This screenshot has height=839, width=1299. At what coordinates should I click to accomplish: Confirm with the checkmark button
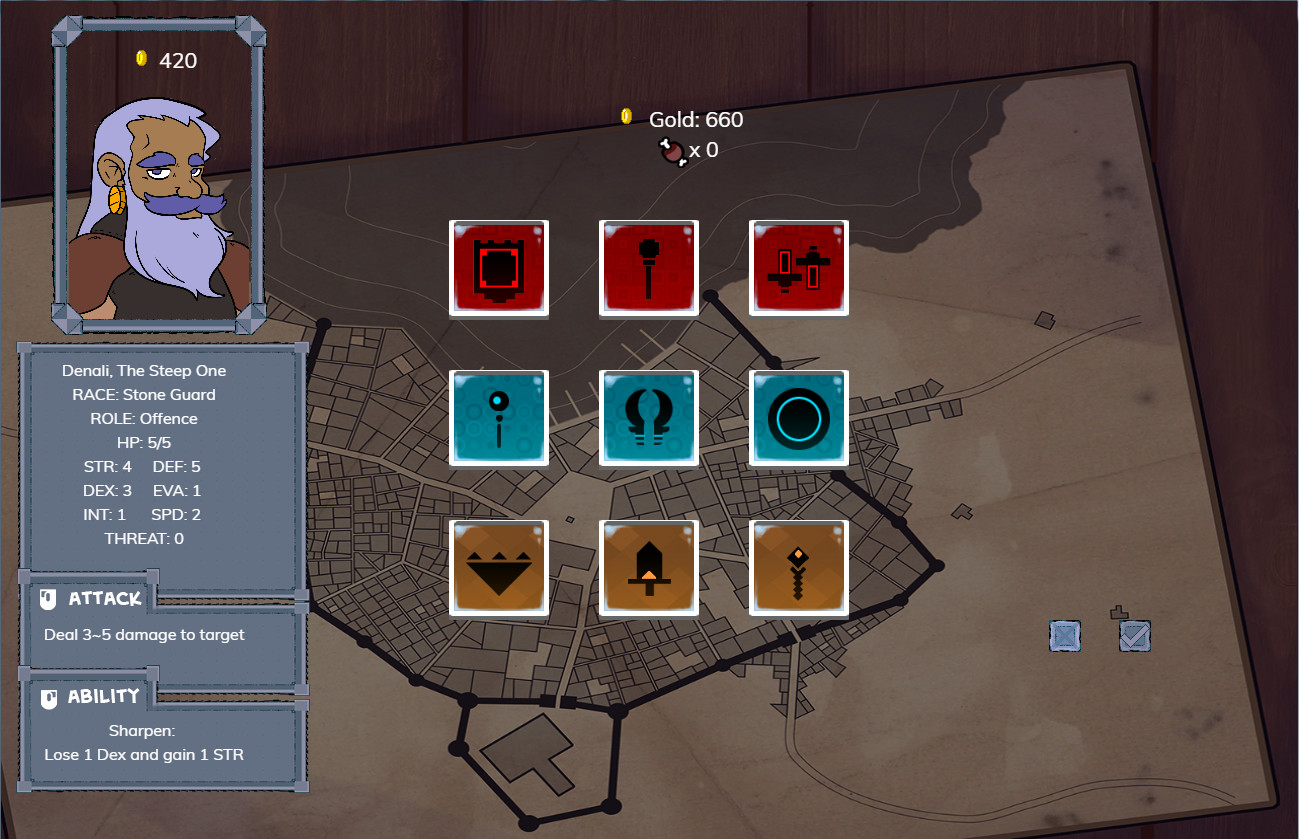(x=1135, y=636)
